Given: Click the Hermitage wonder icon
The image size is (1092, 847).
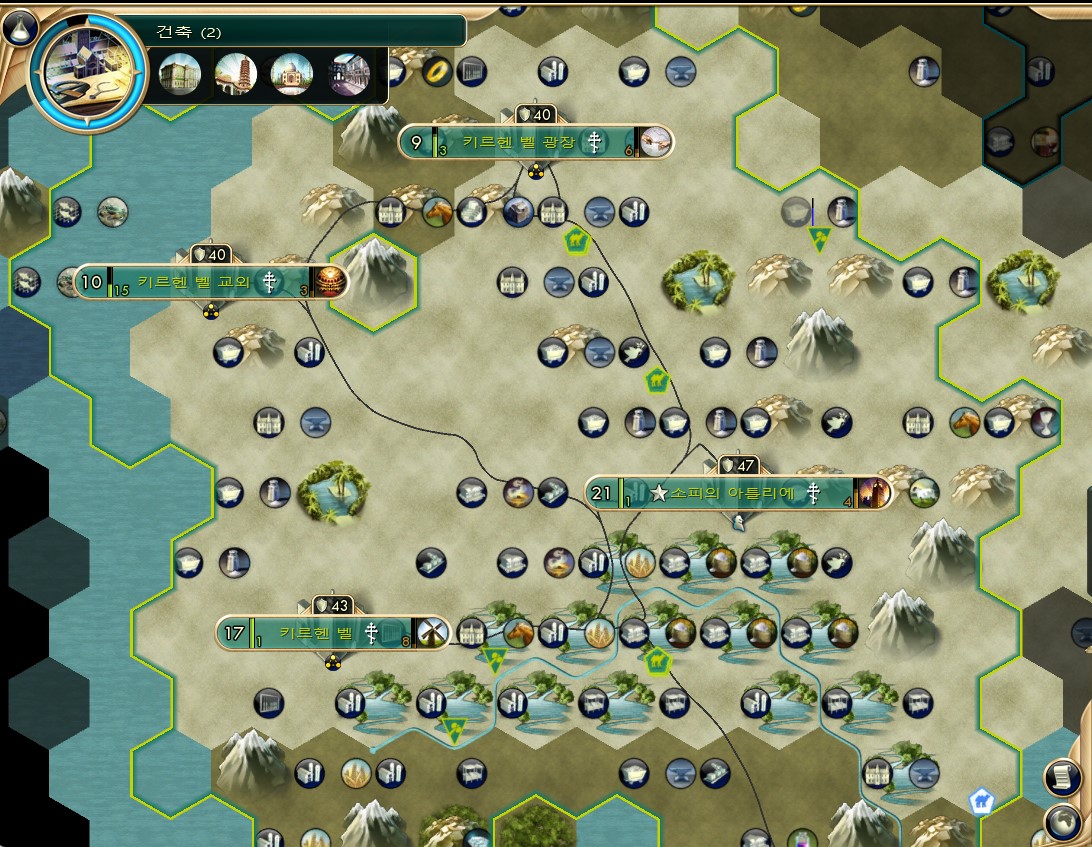Looking at the screenshot, I should (179, 74).
